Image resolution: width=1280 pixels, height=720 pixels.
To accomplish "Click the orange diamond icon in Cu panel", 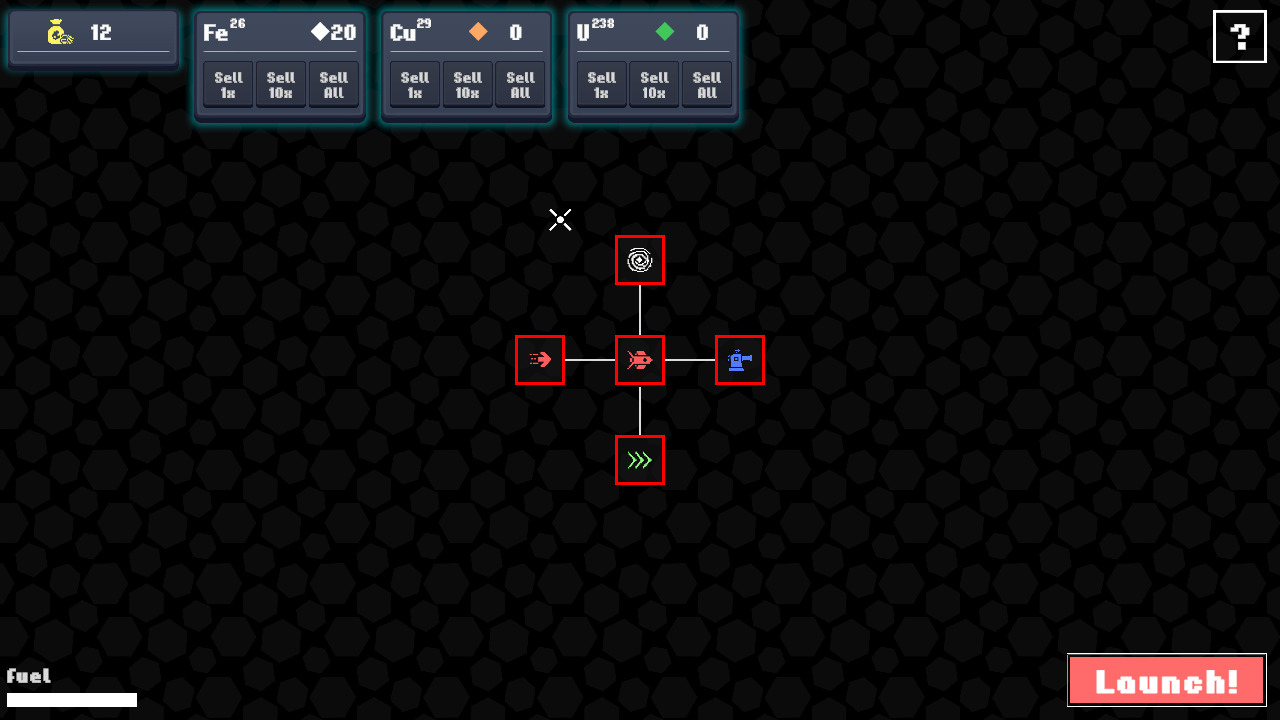I will pyautogui.click(x=478, y=32).
